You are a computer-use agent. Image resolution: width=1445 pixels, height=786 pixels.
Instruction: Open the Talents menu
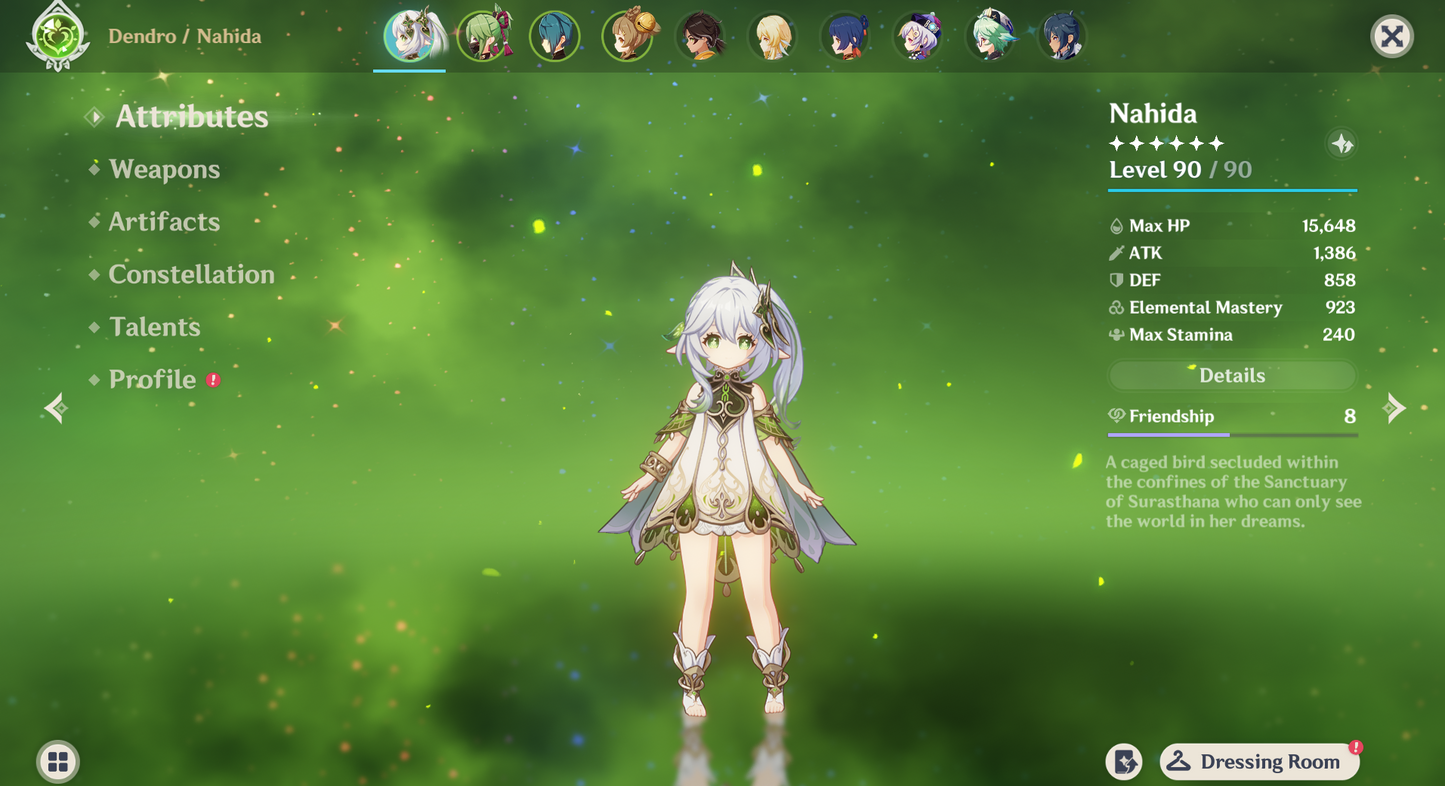coord(154,327)
